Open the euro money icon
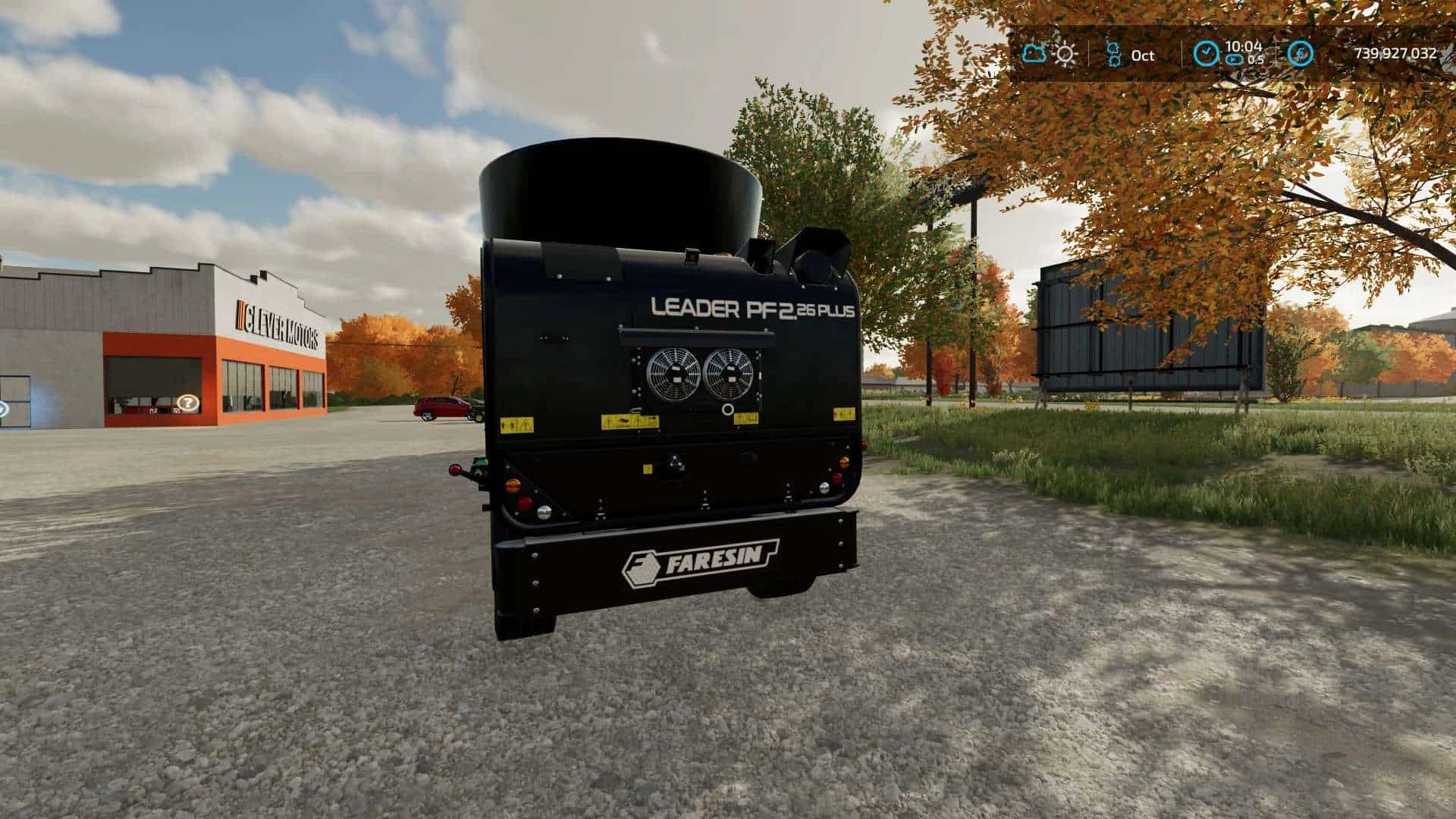Screen dimensions: 1456x819 [1301, 54]
